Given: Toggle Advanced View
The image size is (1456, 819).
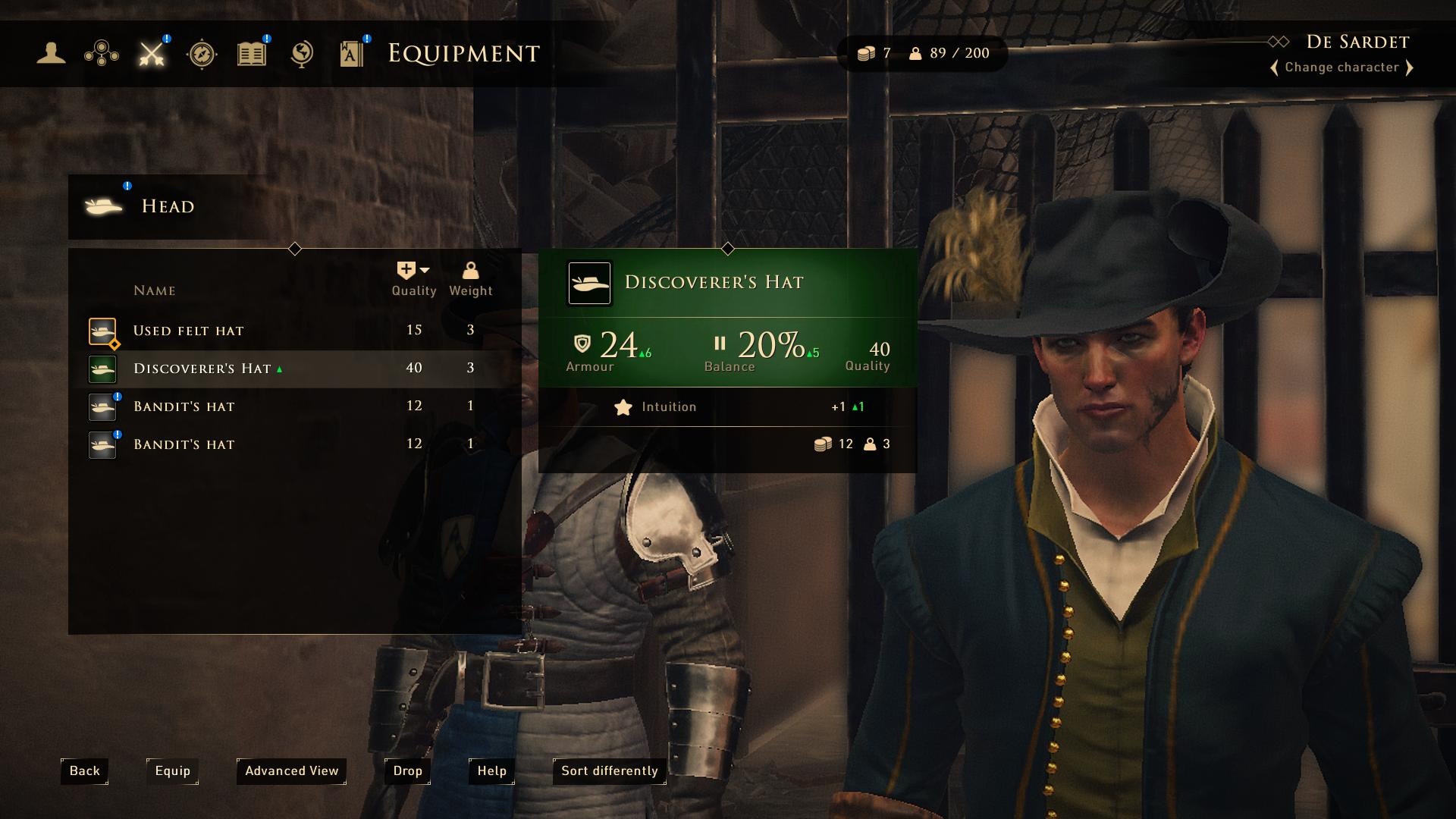Looking at the screenshot, I should tap(291, 771).
